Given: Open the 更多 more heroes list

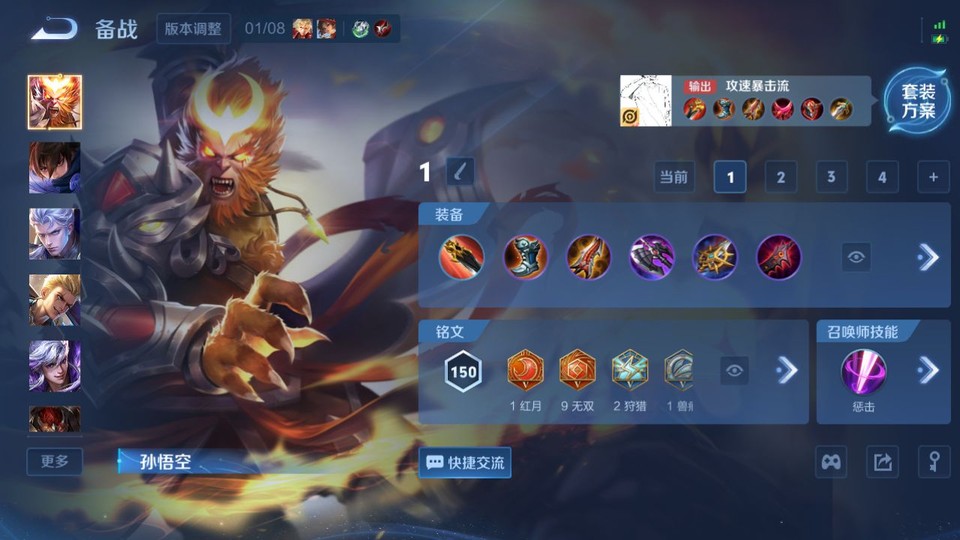Looking at the screenshot, I should (x=55, y=461).
